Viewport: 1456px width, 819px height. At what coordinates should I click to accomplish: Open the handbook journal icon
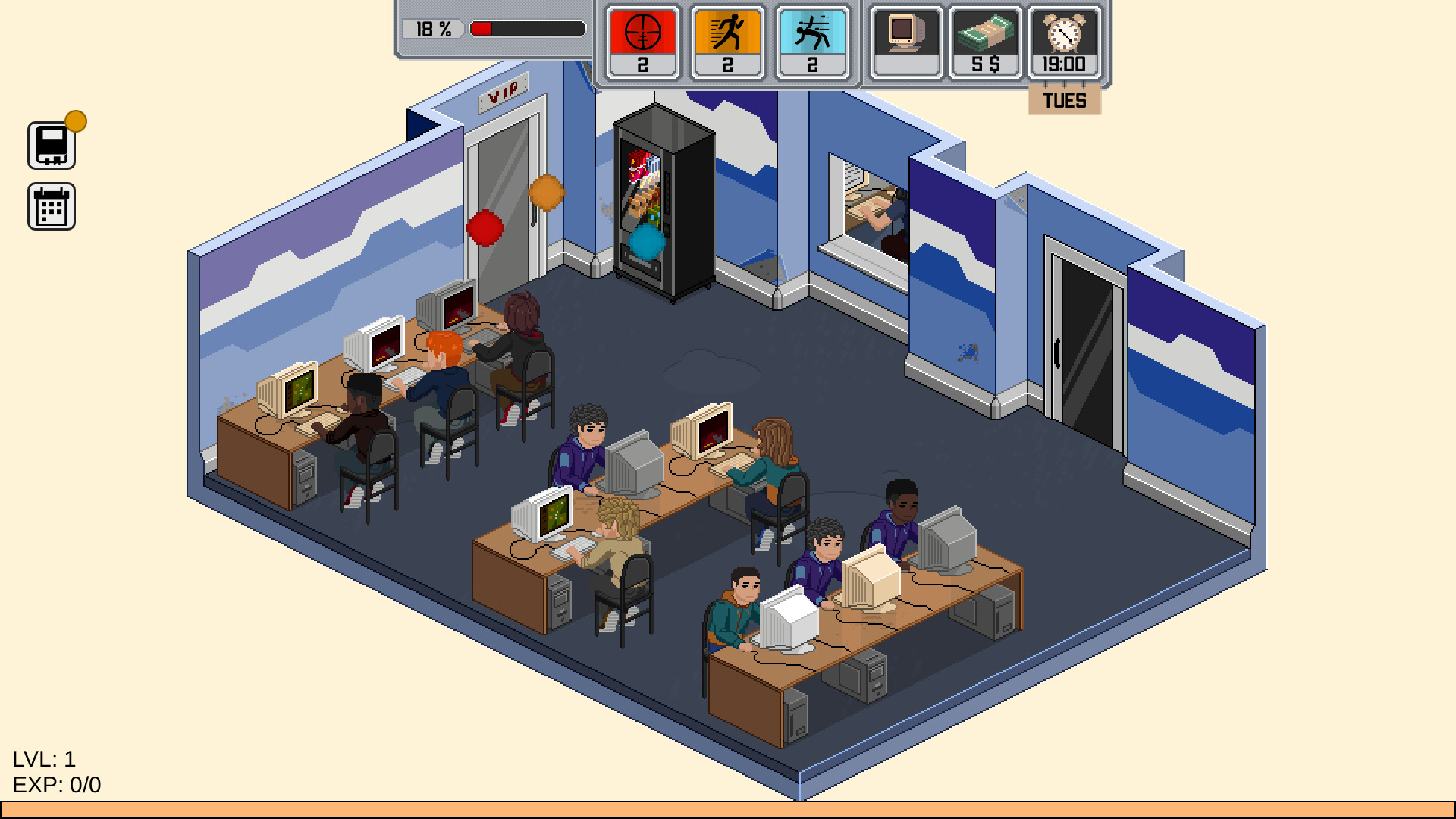click(52, 143)
